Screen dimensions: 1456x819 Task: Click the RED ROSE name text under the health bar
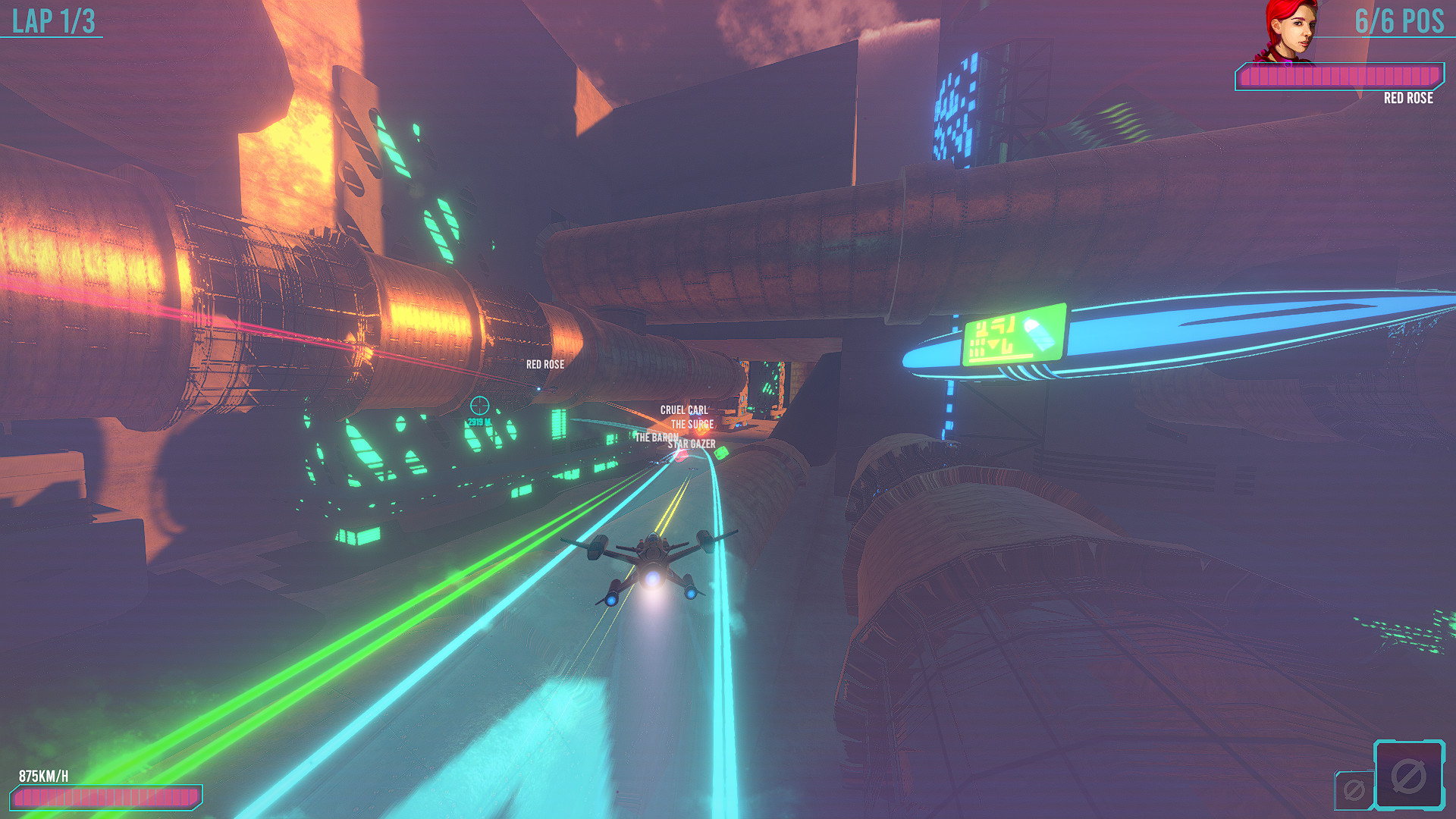click(1409, 99)
